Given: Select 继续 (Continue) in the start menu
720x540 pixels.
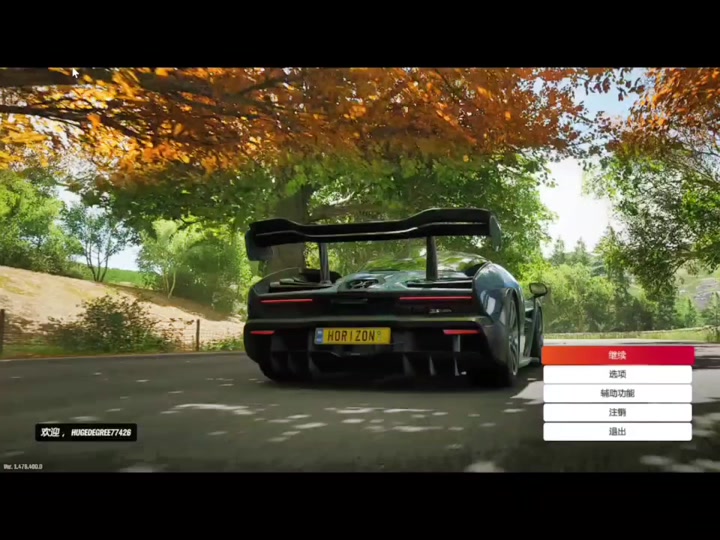Looking at the screenshot, I should 617,355.
